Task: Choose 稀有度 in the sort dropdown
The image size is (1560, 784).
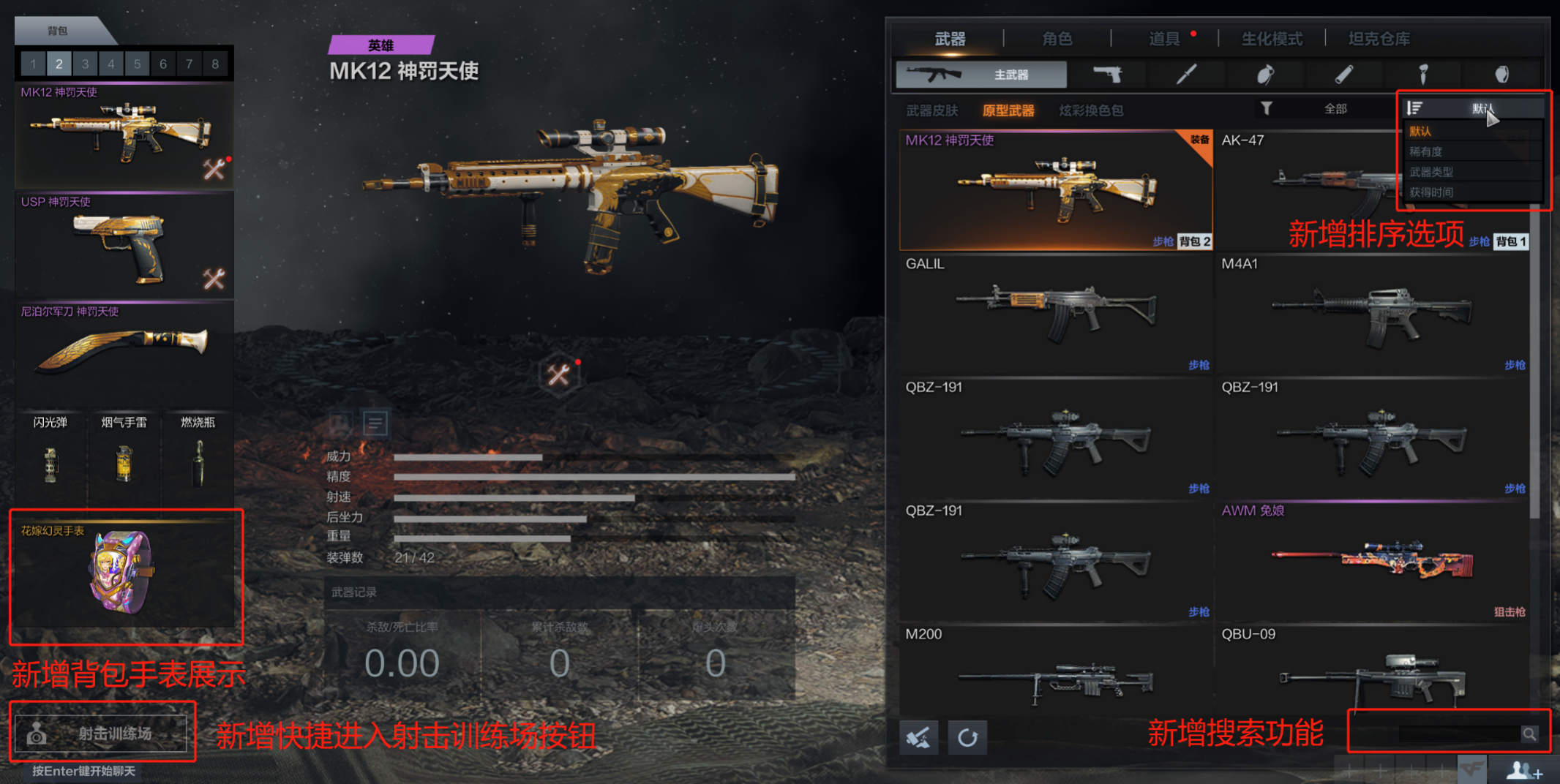Action: [1425, 151]
